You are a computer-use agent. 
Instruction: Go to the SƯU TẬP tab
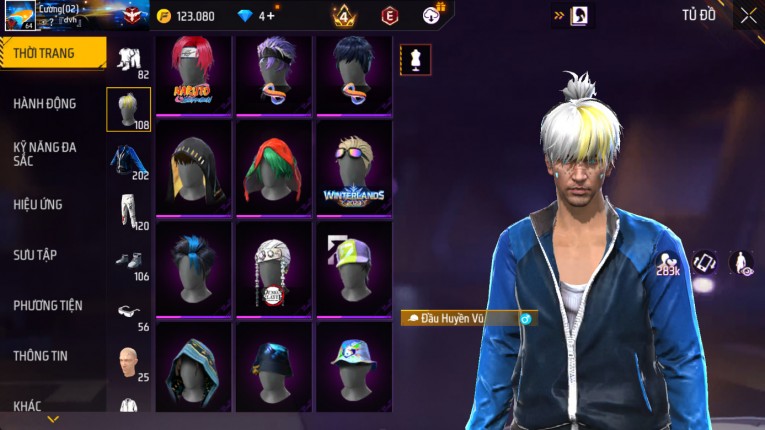(x=36, y=255)
